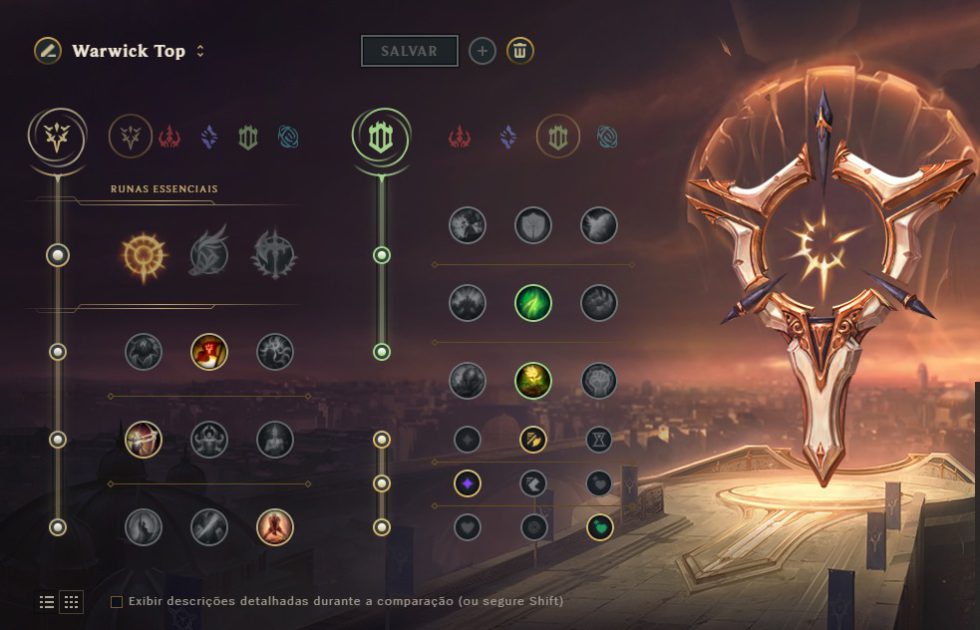
Task: Add a new rune page with the plus button
Action: click(482, 51)
